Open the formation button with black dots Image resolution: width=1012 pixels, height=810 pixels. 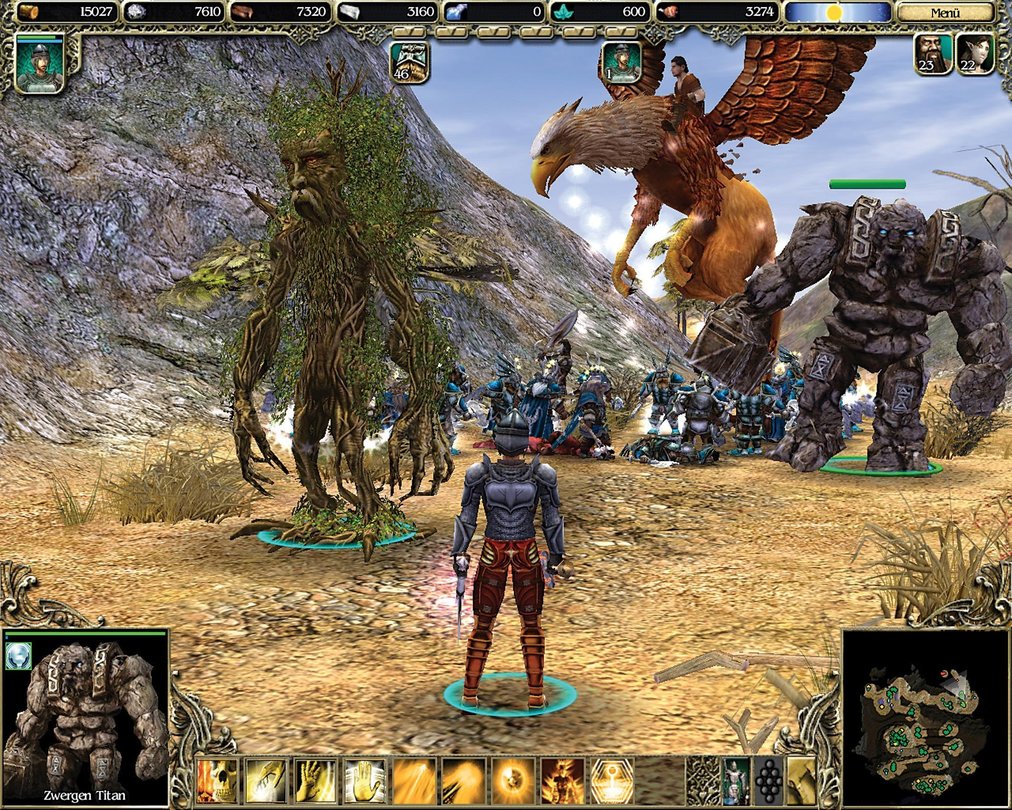point(768,781)
